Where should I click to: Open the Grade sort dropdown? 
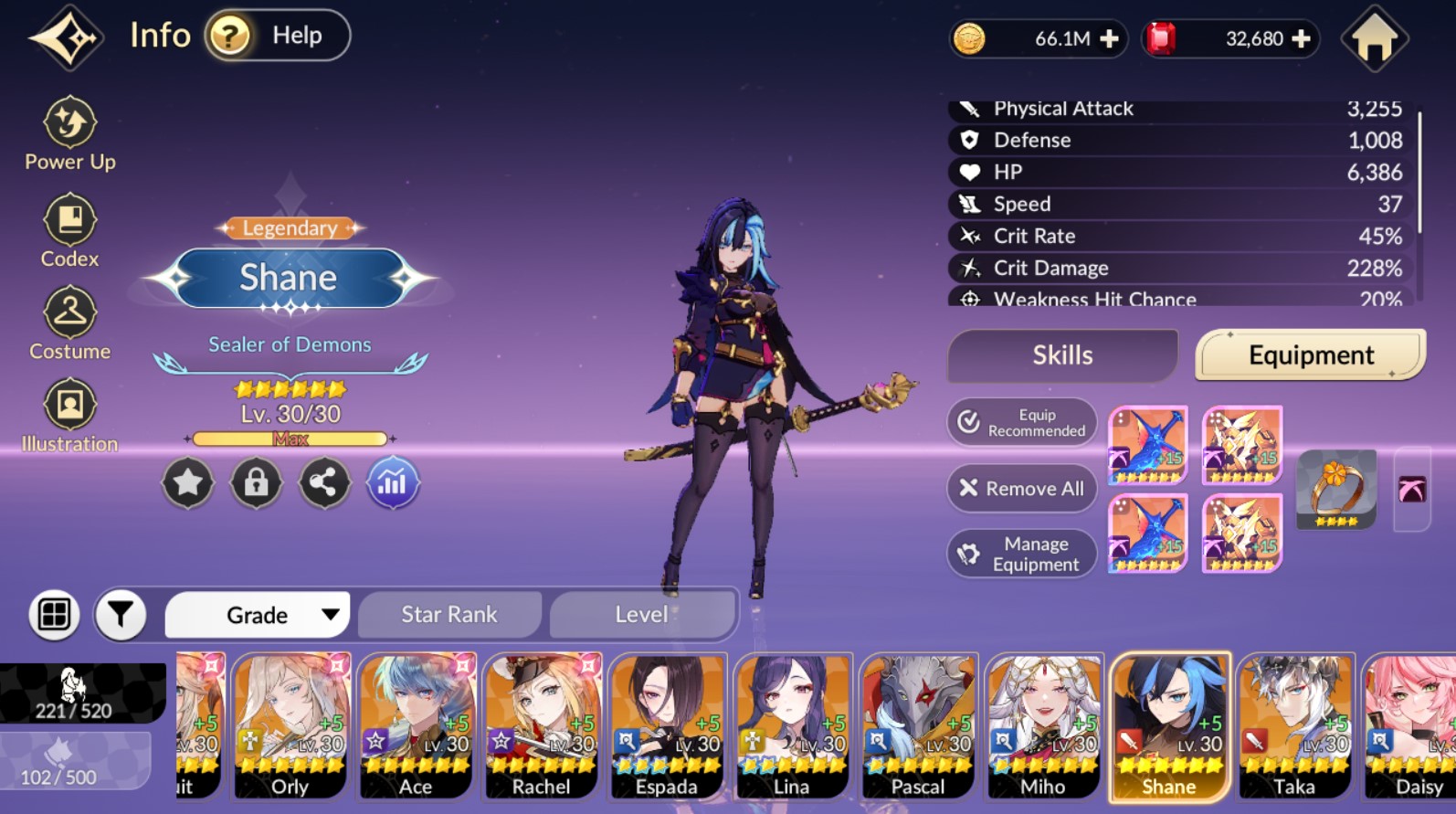pos(257,615)
